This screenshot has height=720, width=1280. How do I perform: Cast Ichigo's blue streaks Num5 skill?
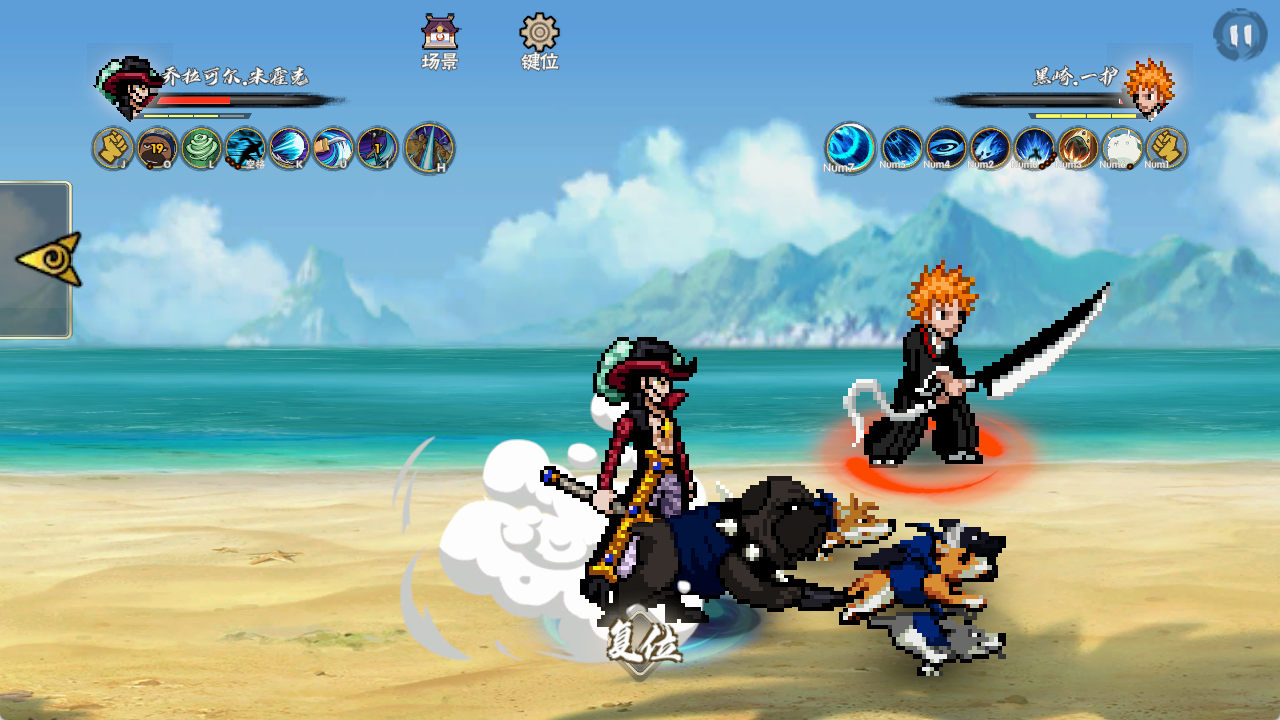(x=902, y=148)
